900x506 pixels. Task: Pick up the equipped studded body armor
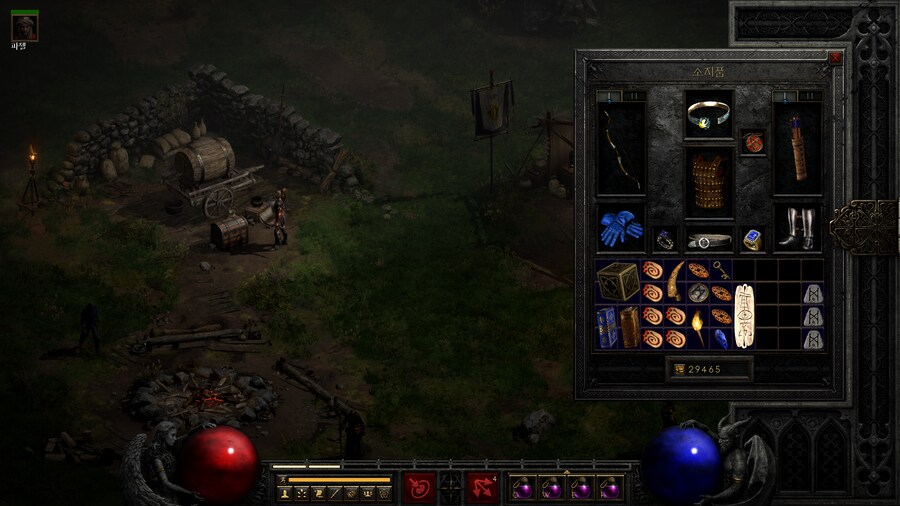[x=709, y=182]
